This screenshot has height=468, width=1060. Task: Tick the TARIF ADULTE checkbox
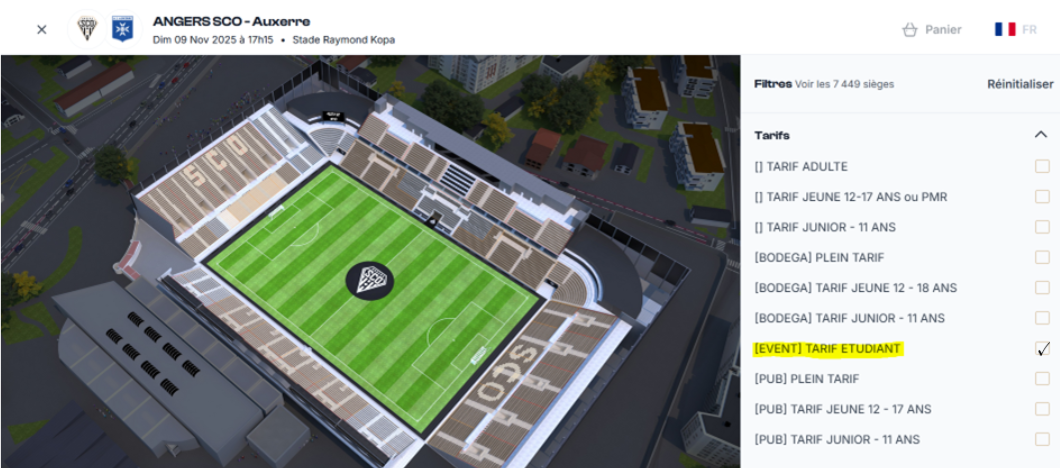[x=1042, y=167]
